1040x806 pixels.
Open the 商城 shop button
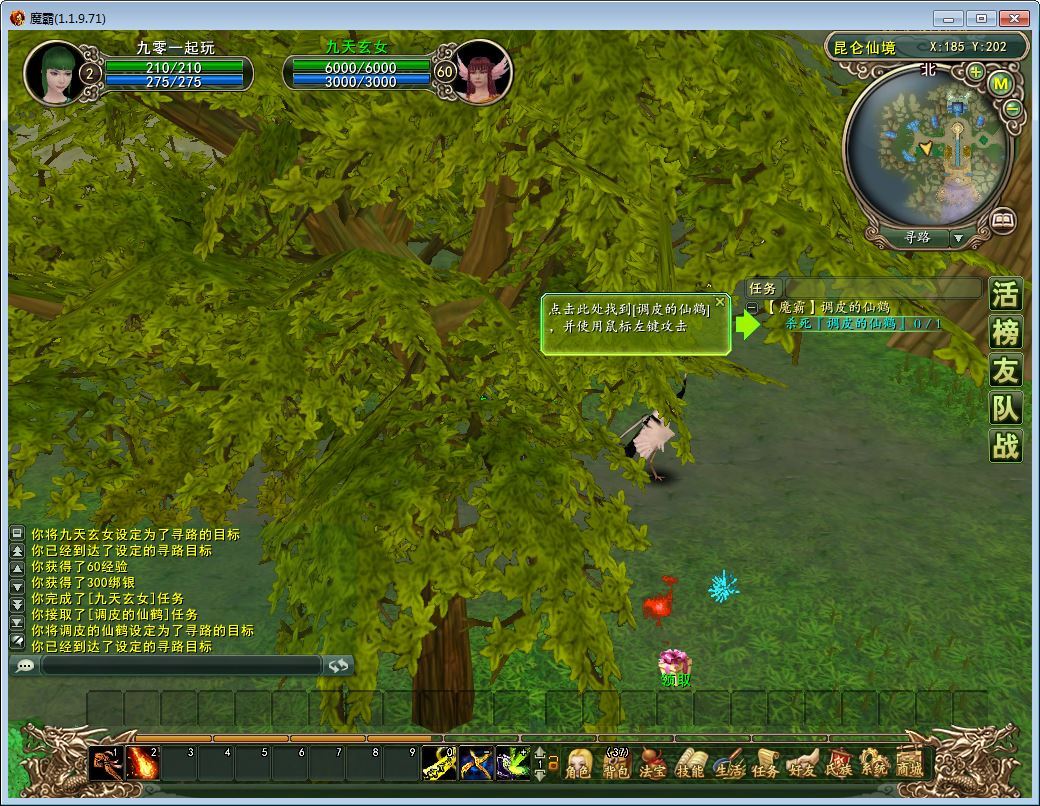[x=909, y=764]
